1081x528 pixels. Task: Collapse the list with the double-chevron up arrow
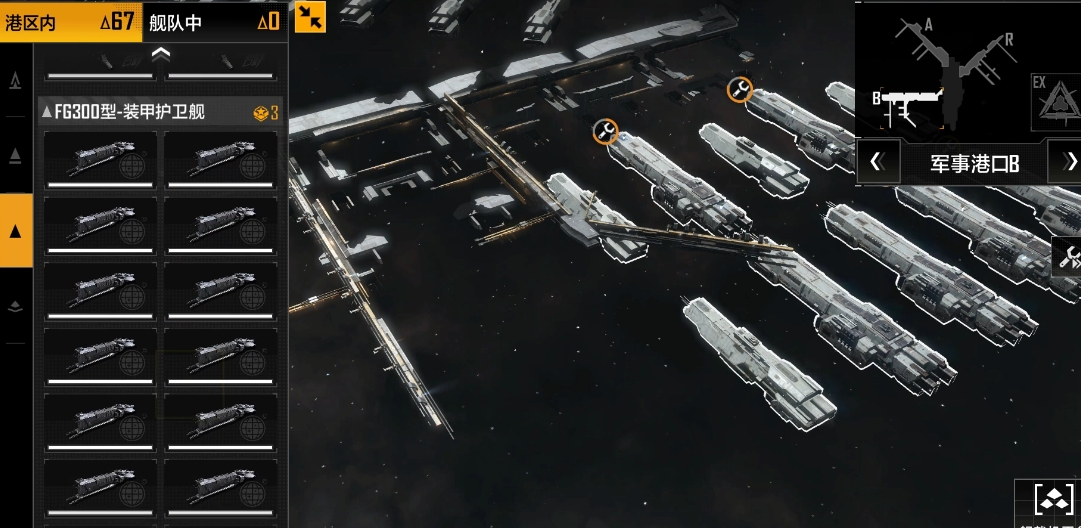(161, 52)
